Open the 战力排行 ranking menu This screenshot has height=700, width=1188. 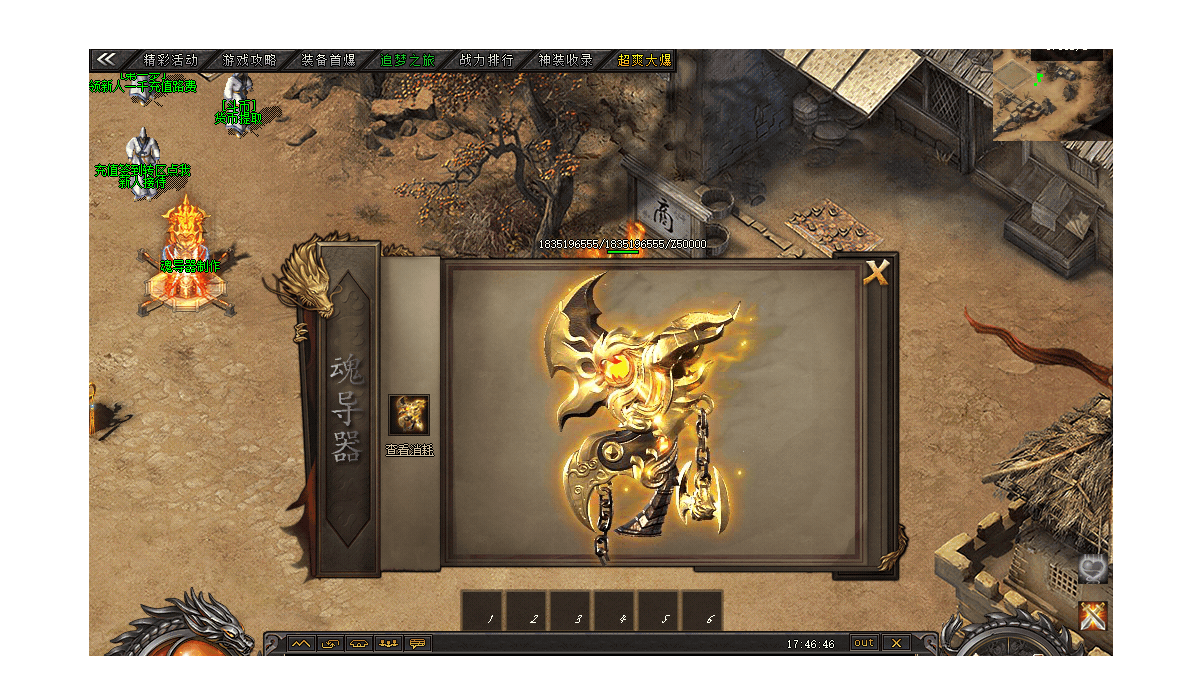coord(487,60)
